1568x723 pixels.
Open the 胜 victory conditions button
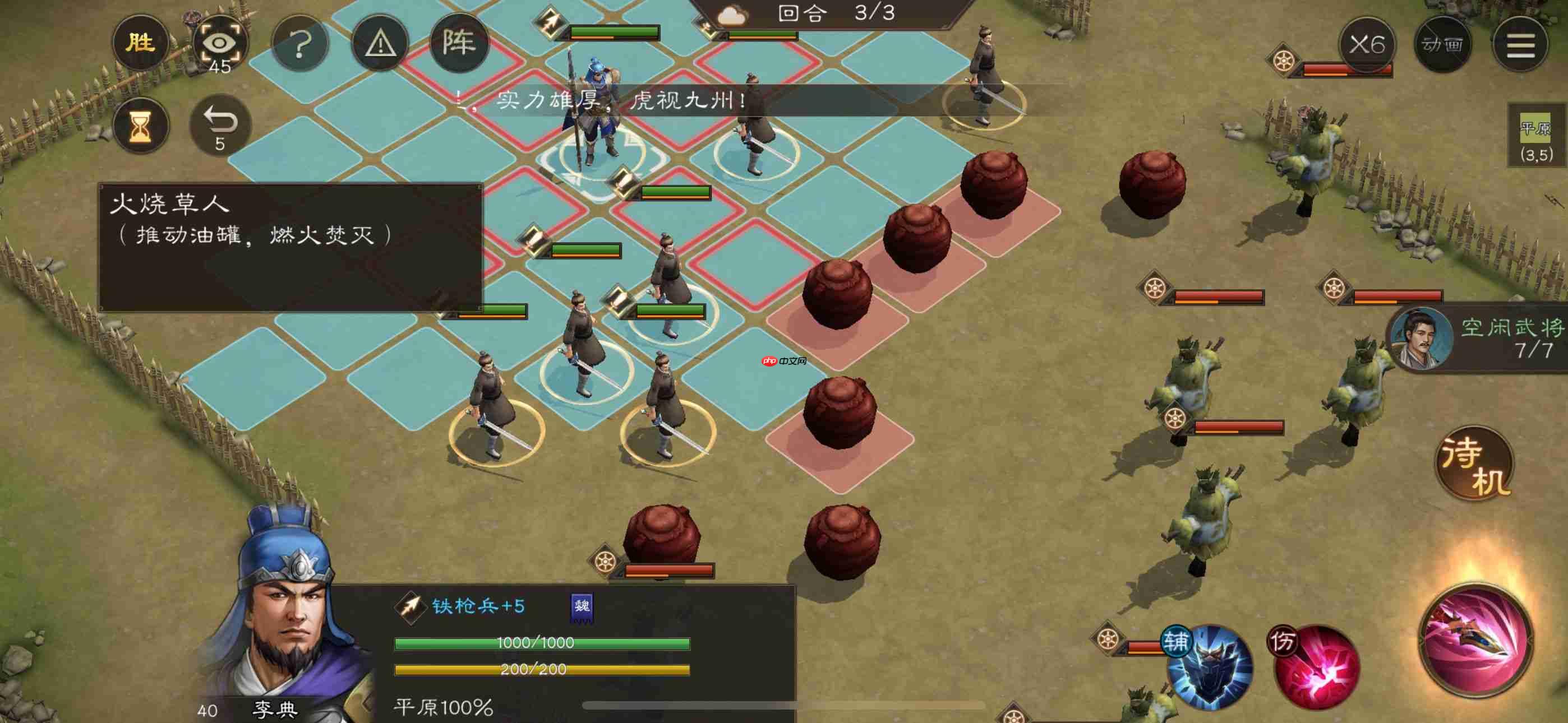pyautogui.click(x=140, y=43)
